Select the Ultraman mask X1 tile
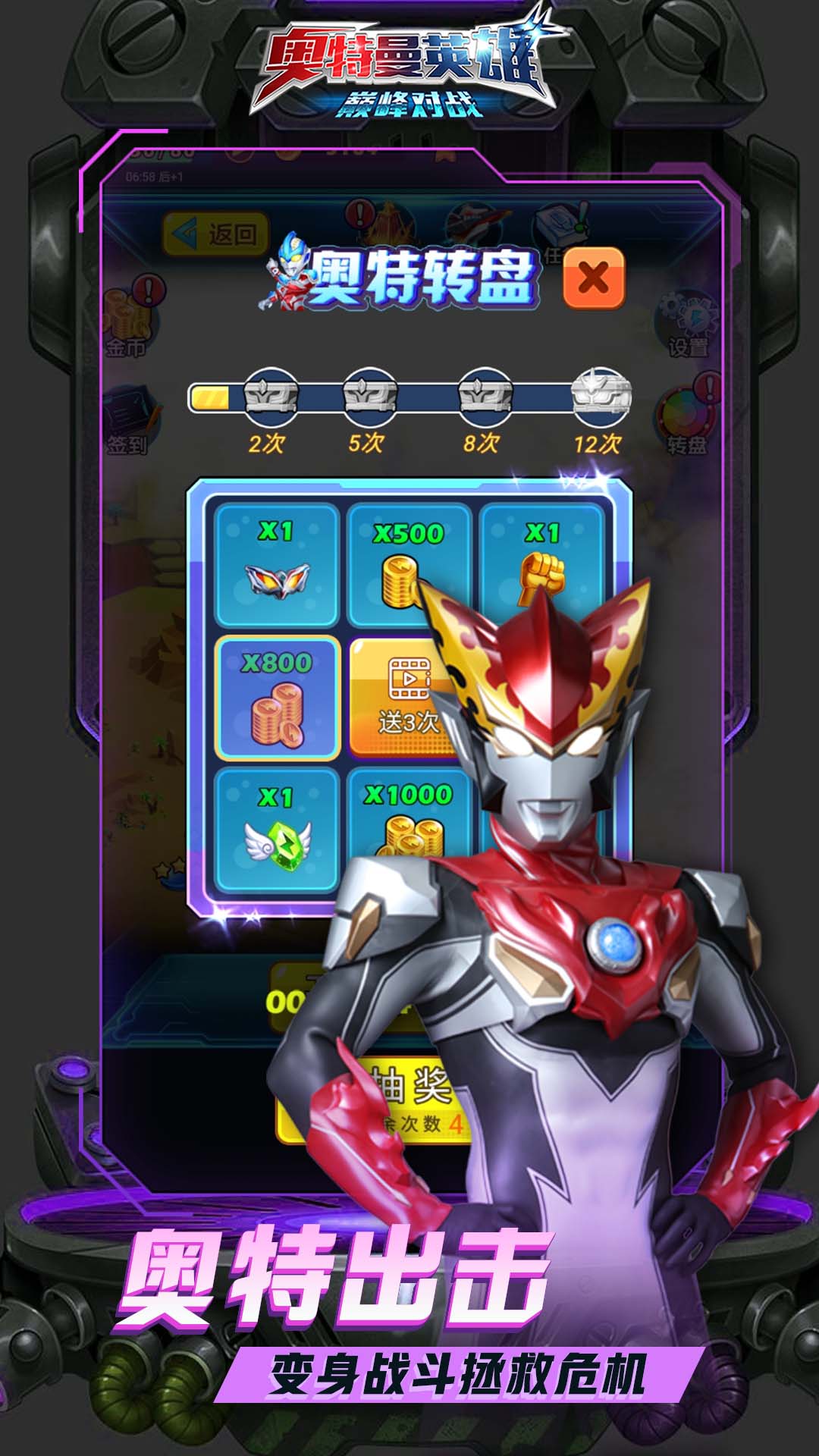 [277, 565]
